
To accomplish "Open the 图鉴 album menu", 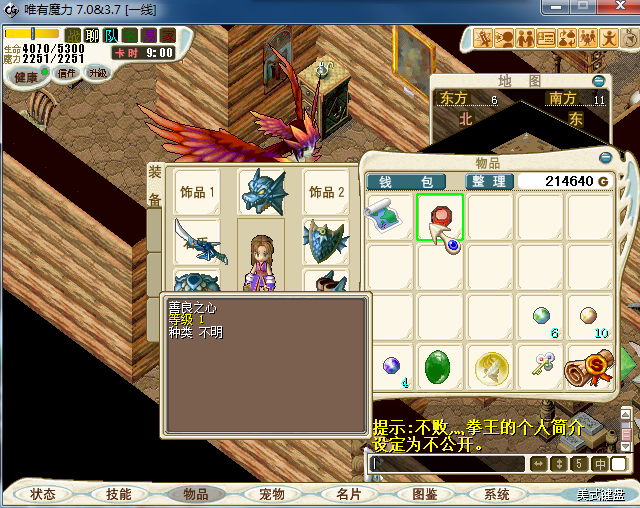I will click(425, 494).
